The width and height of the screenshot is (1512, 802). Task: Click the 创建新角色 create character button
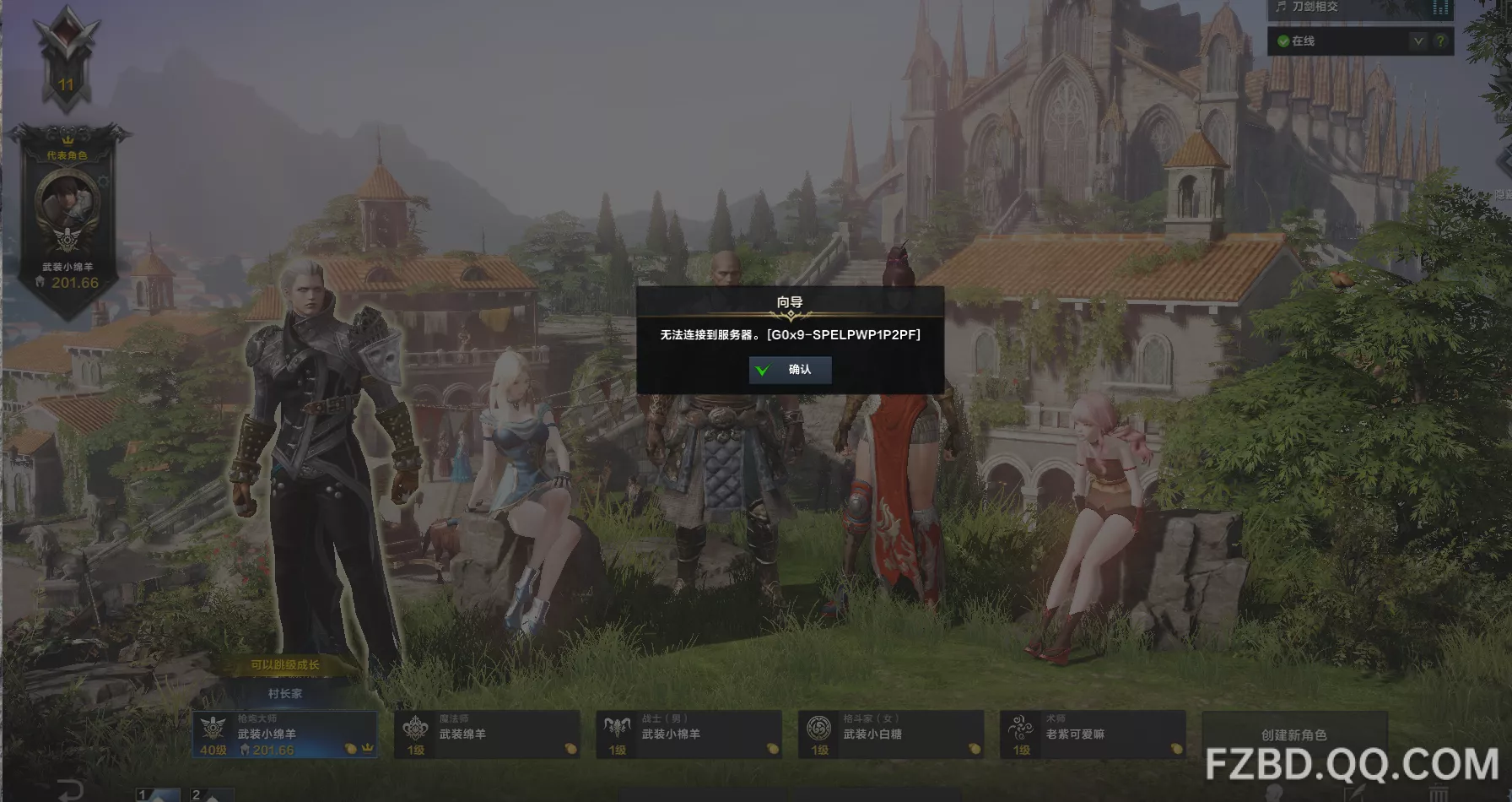tap(1293, 734)
